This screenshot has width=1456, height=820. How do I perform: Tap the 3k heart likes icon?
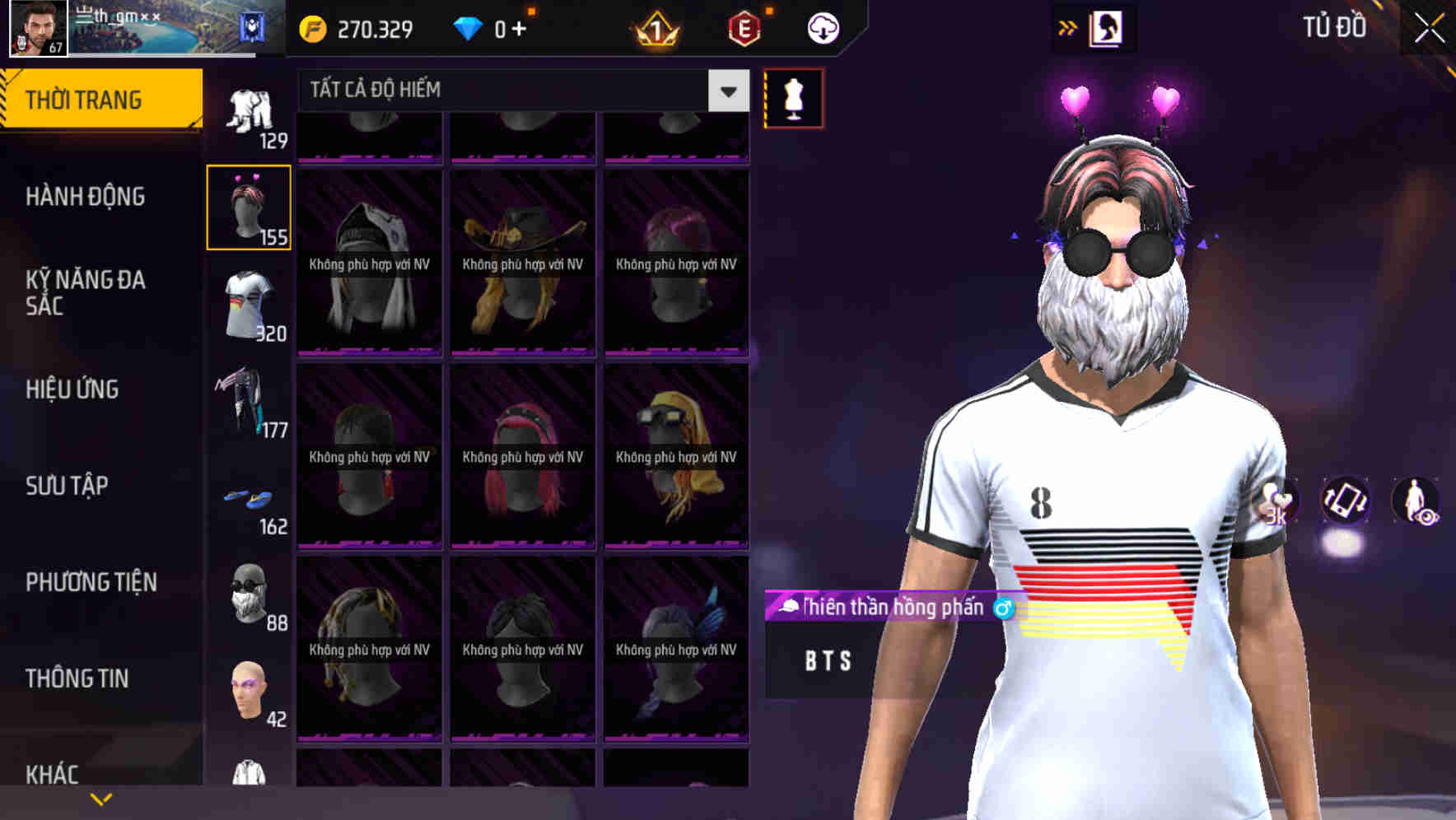click(x=1279, y=503)
